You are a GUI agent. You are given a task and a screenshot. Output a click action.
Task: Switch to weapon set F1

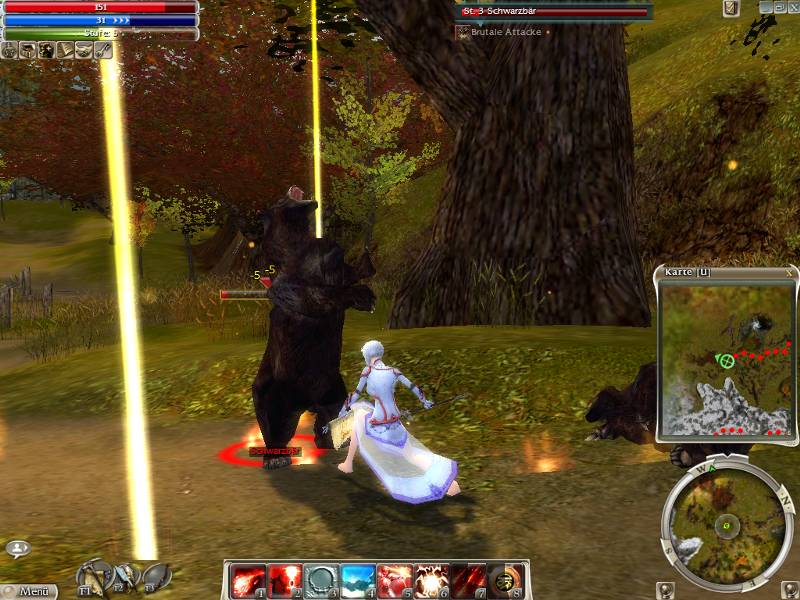(94, 576)
